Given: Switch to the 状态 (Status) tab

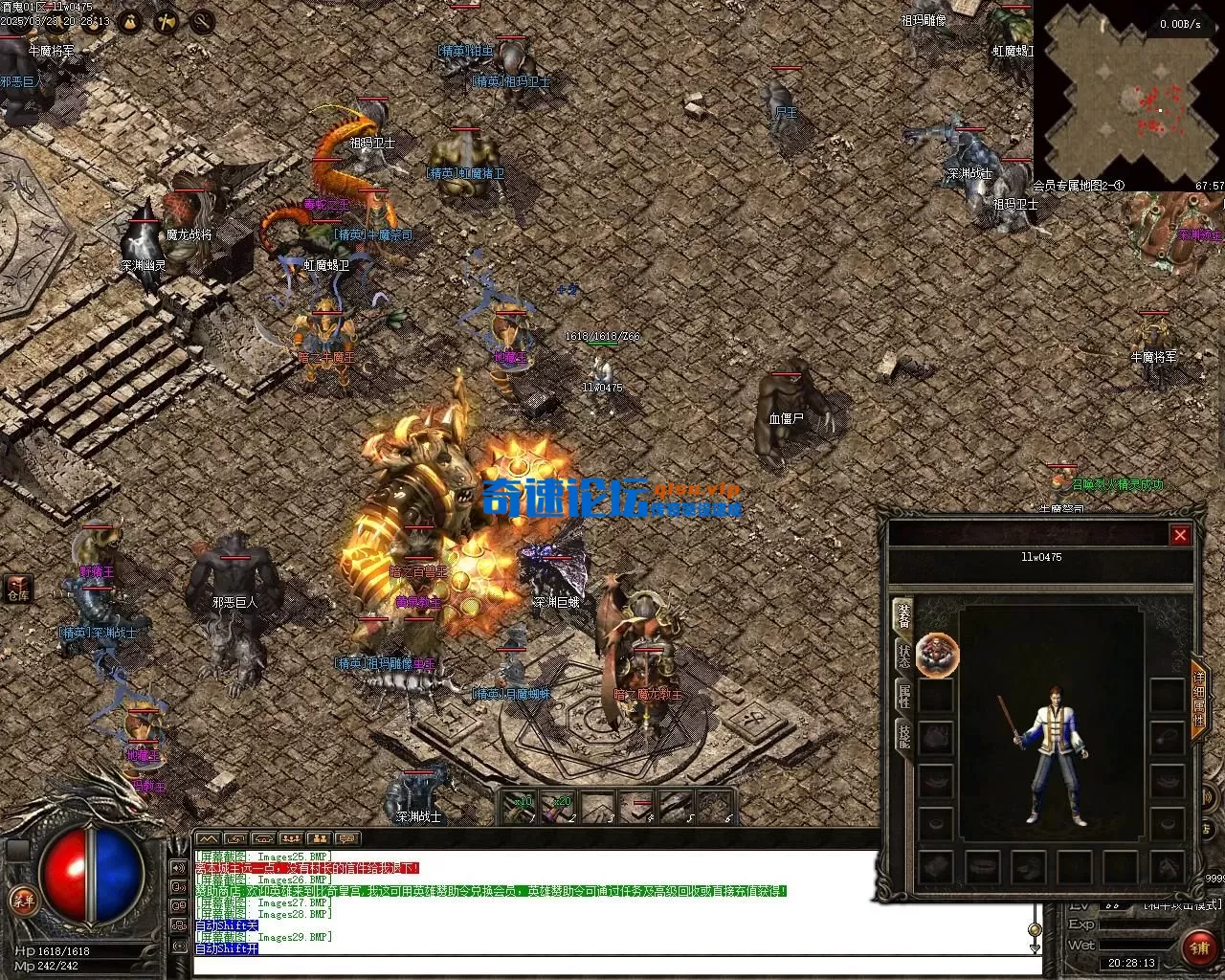Looking at the screenshot, I should [x=903, y=657].
